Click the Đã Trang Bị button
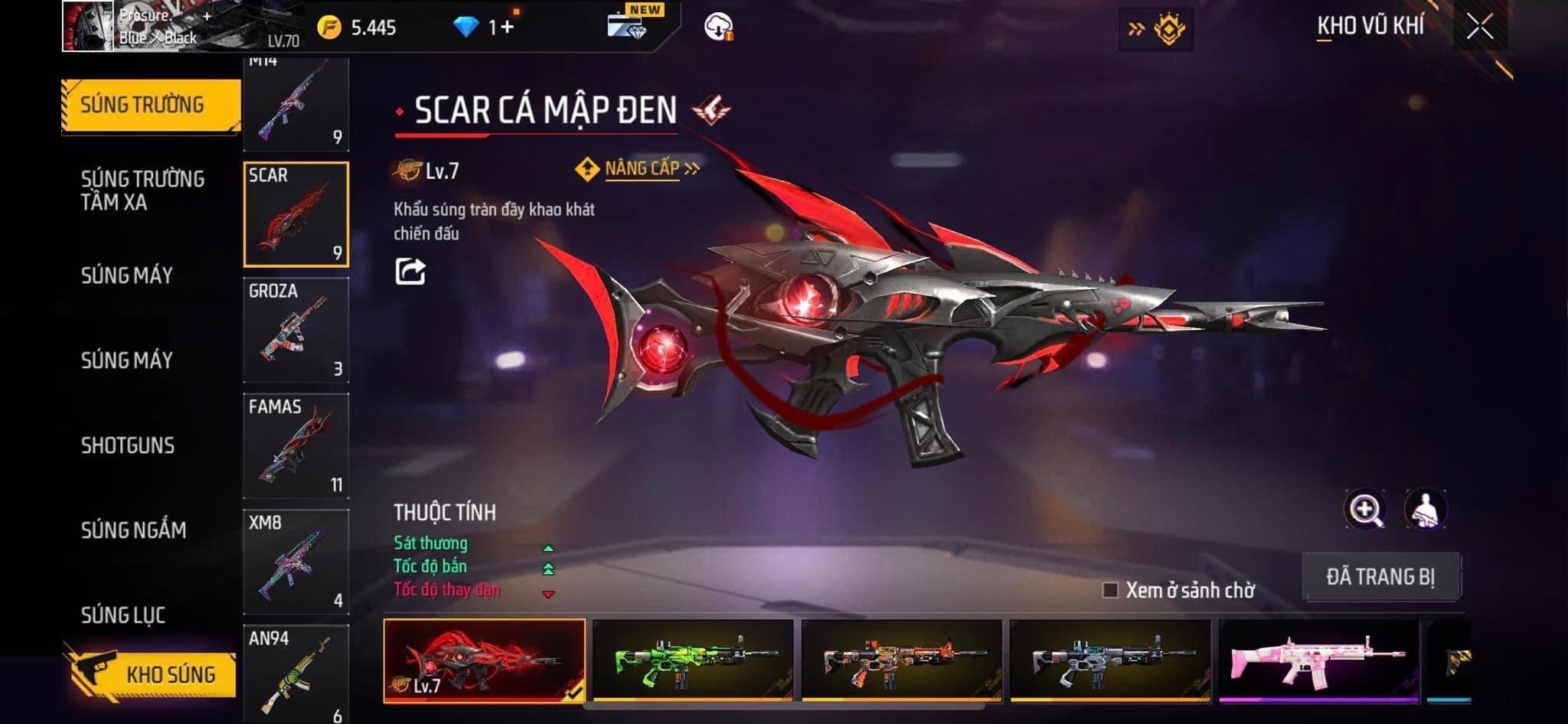Screen dimensions: 1568x724 [x=1380, y=576]
